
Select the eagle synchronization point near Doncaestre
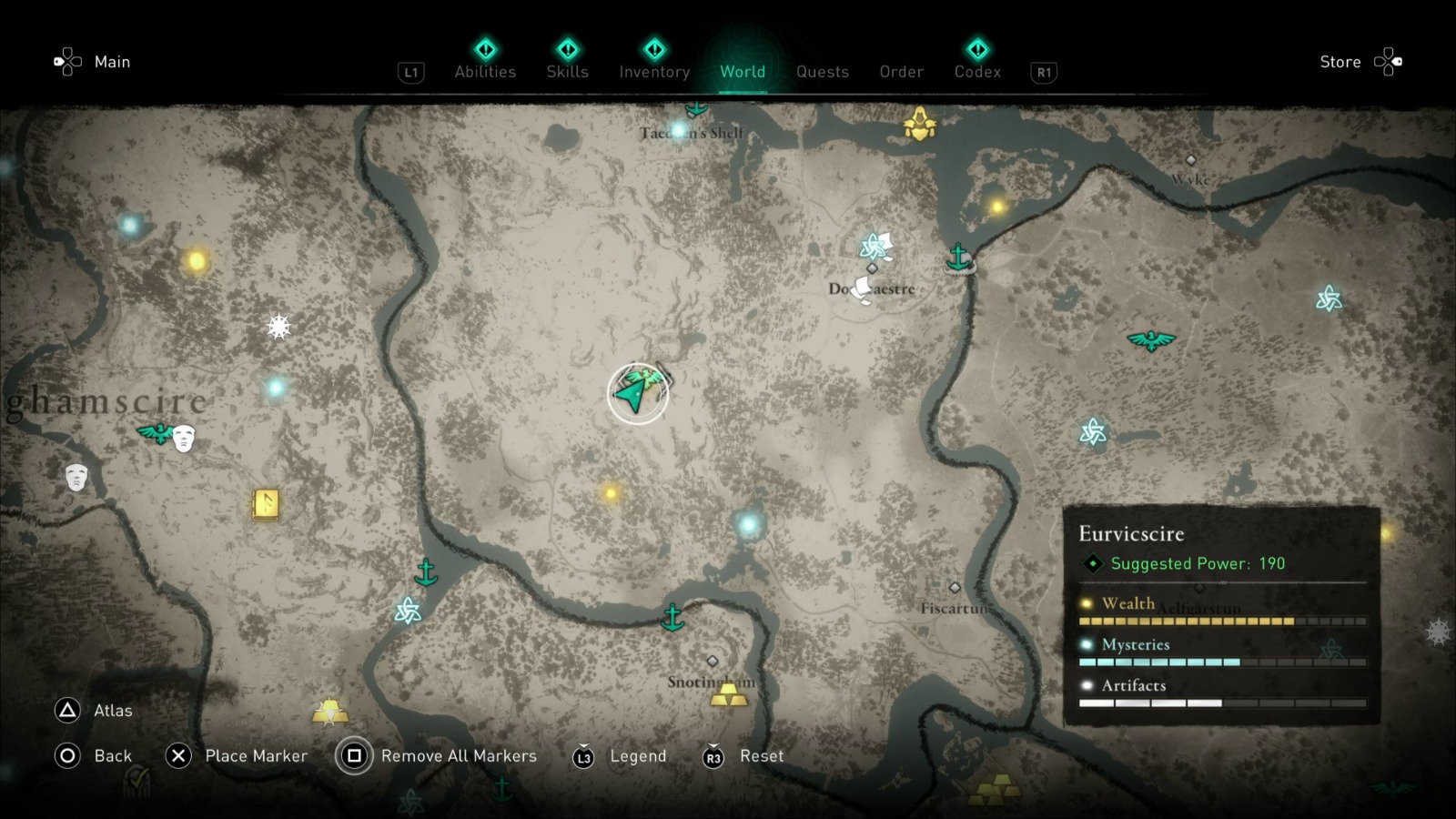tap(1151, 341)
